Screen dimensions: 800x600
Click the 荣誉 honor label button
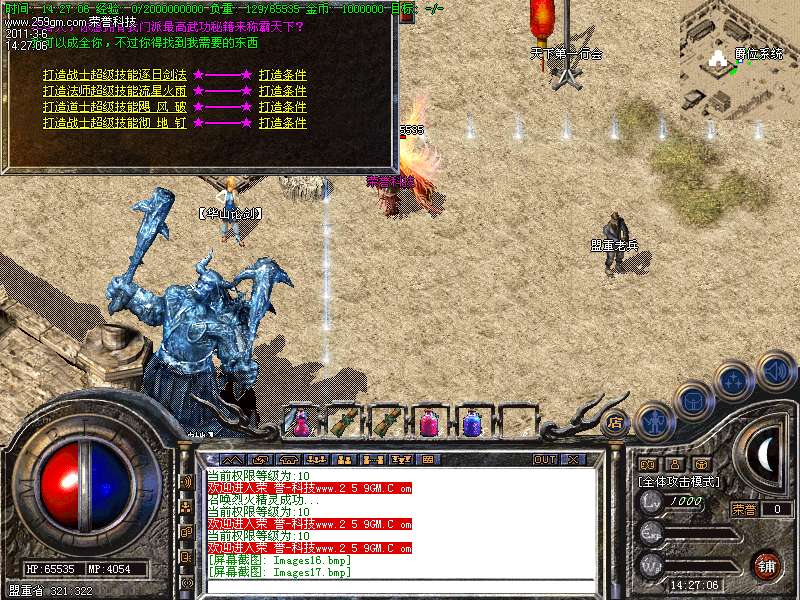tap(744, 509)
